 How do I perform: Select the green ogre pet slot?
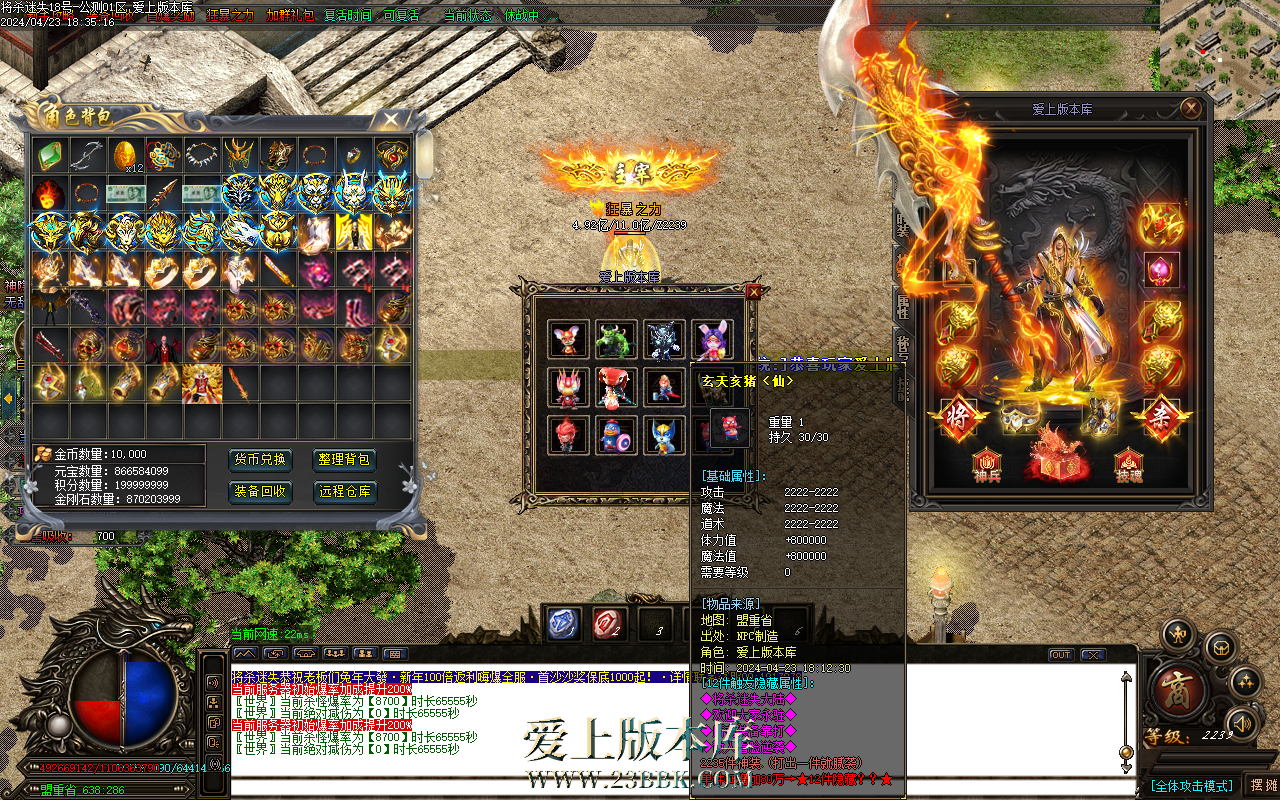[x=615, y=340]
